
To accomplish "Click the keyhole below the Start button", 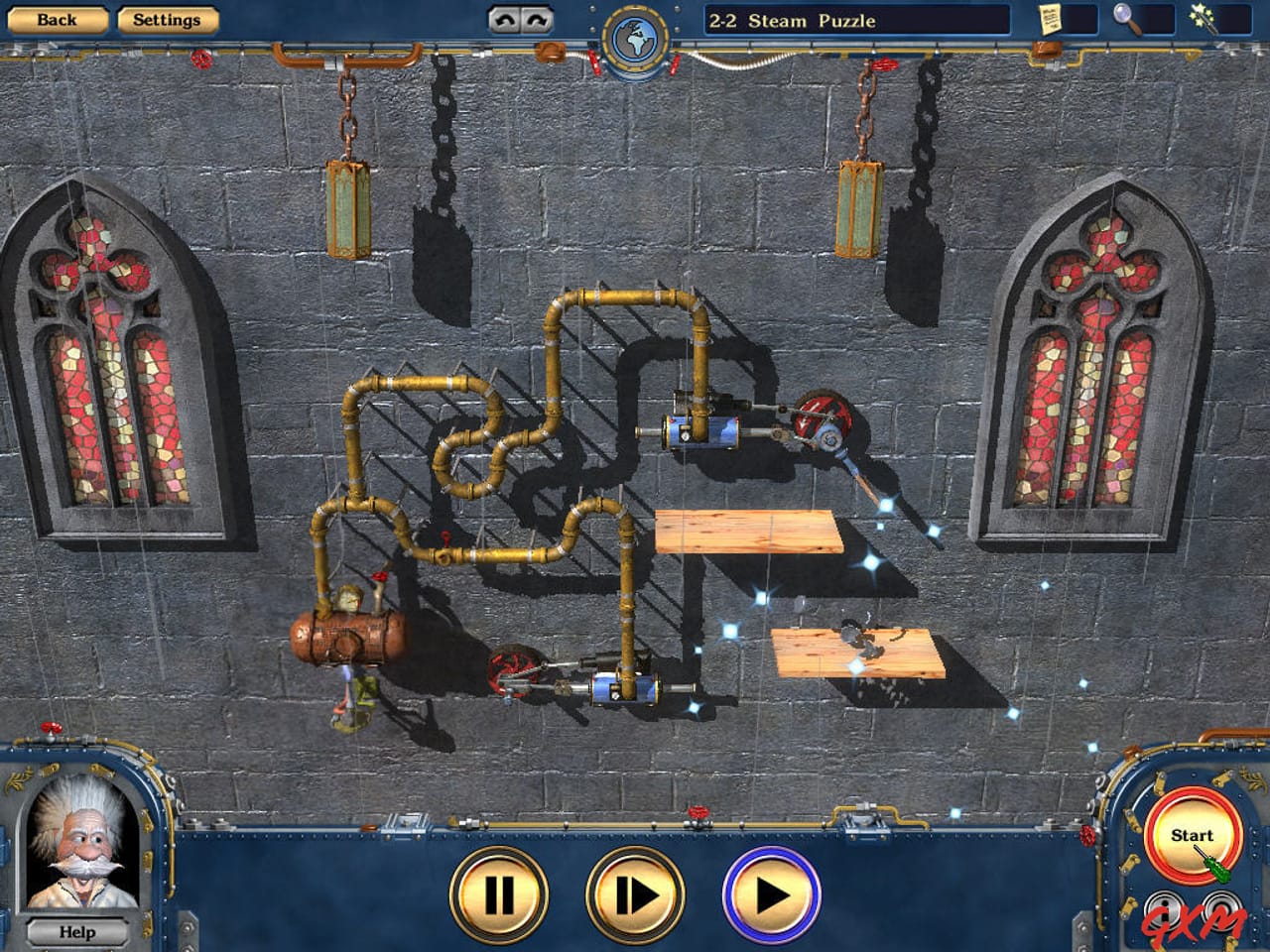I will tap(1163, 909).
